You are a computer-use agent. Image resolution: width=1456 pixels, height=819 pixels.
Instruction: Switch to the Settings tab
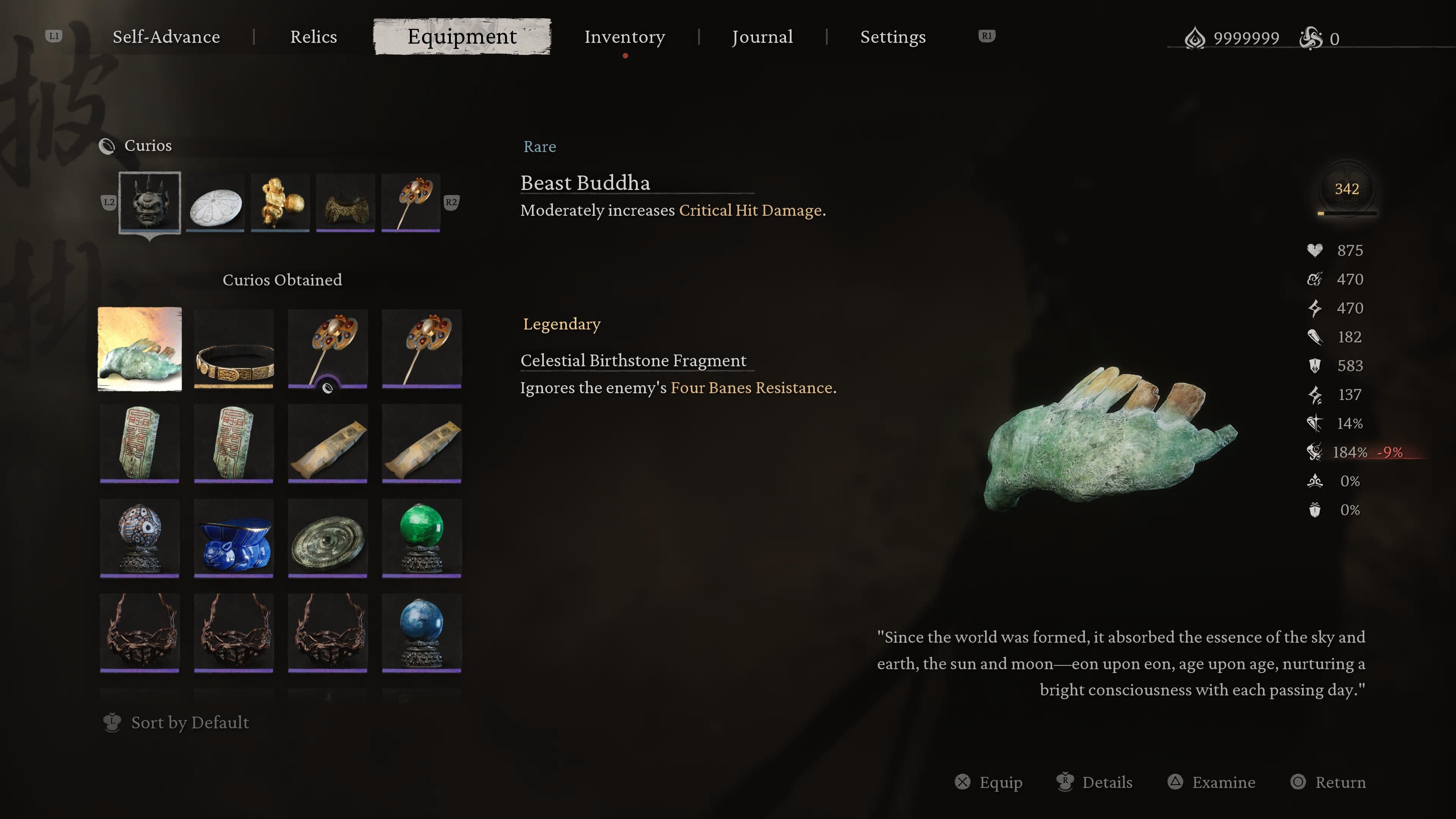[x=893, y=37]
